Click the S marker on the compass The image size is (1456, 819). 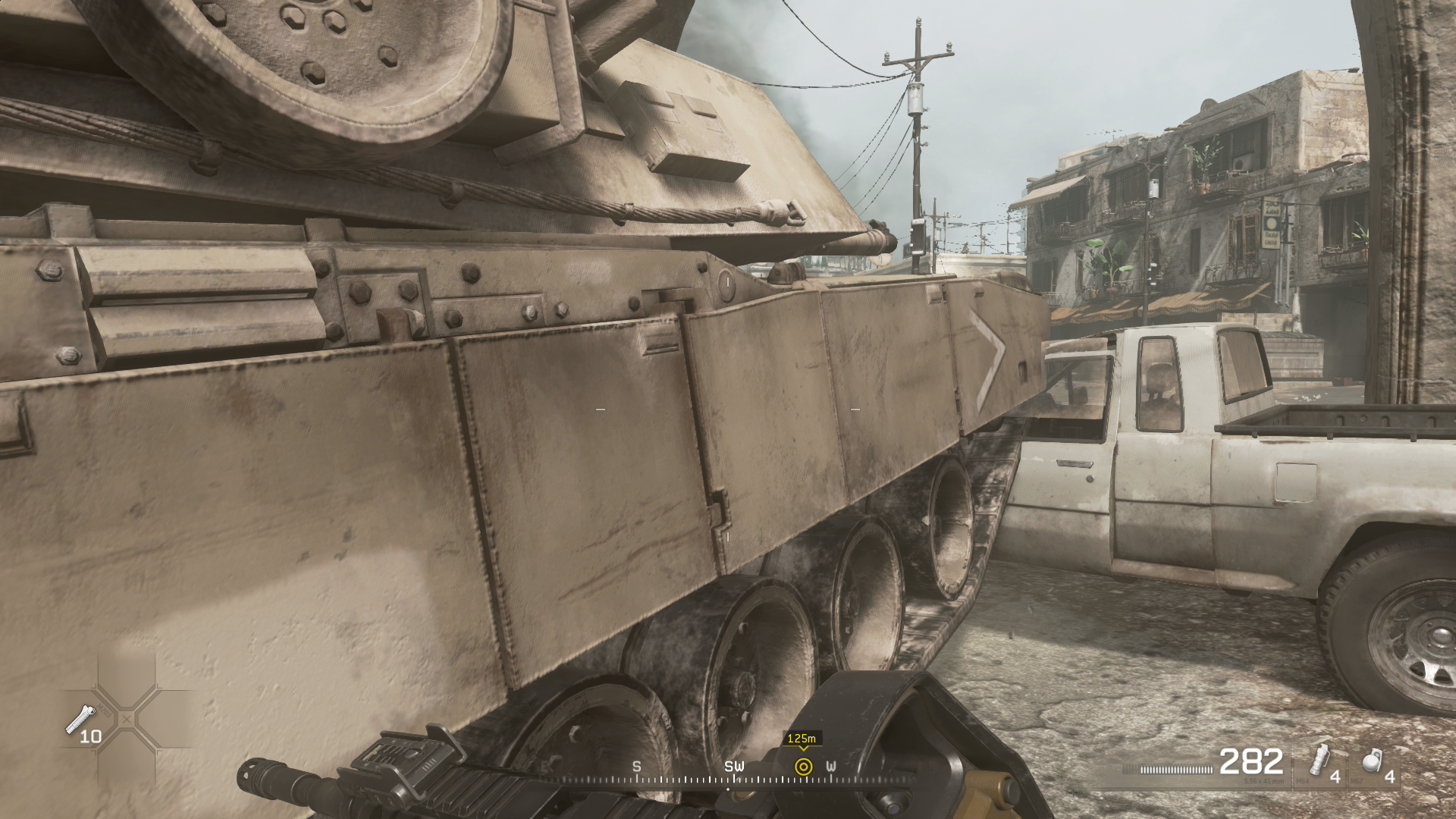click(637, 767)
